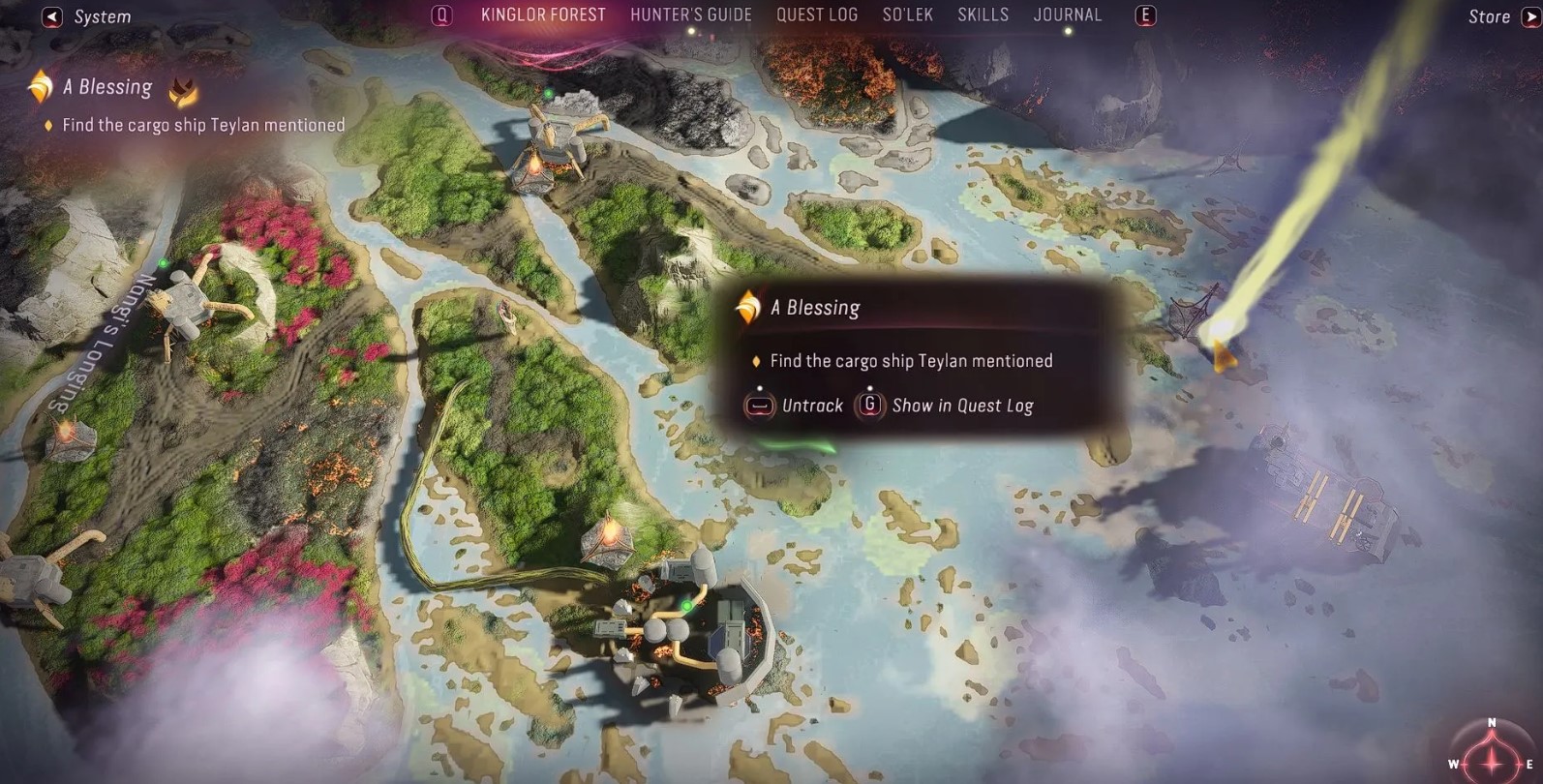1543x784 pixels.
Task: Untrack the A Blessing quest
Action: pyautogui.click(x=794, y=406)
